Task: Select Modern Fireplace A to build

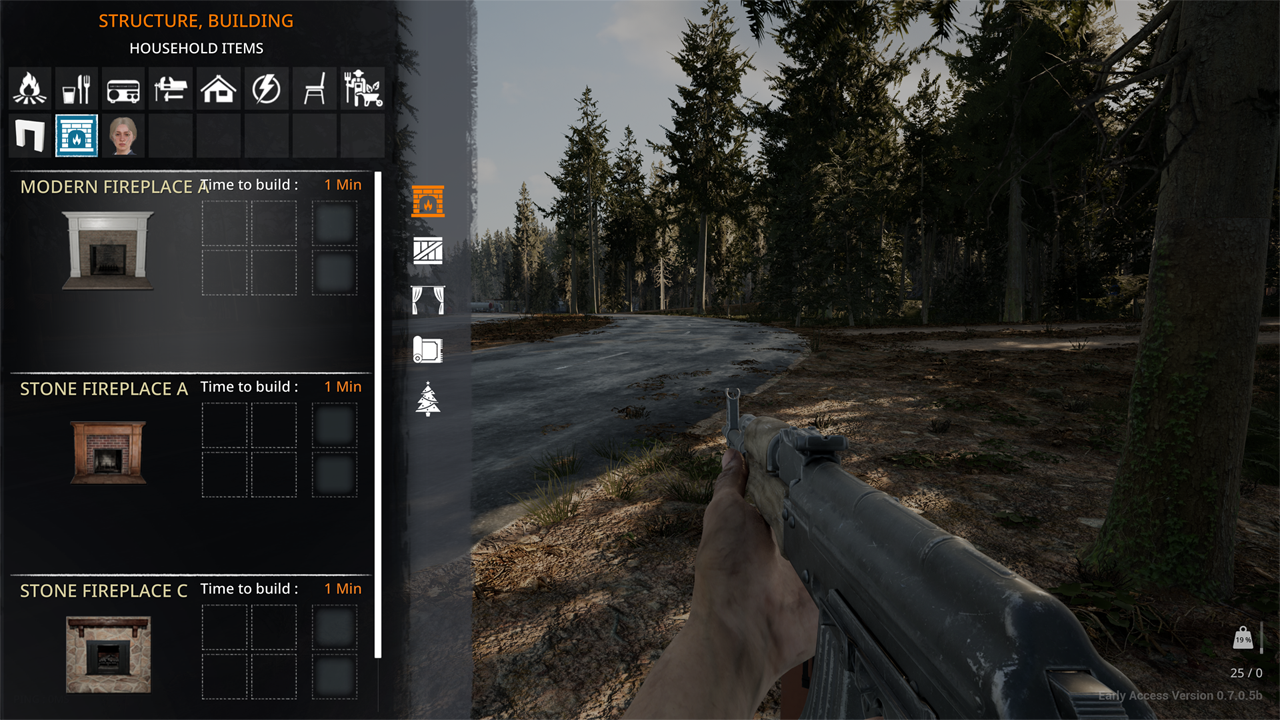Action: point(108,250)
